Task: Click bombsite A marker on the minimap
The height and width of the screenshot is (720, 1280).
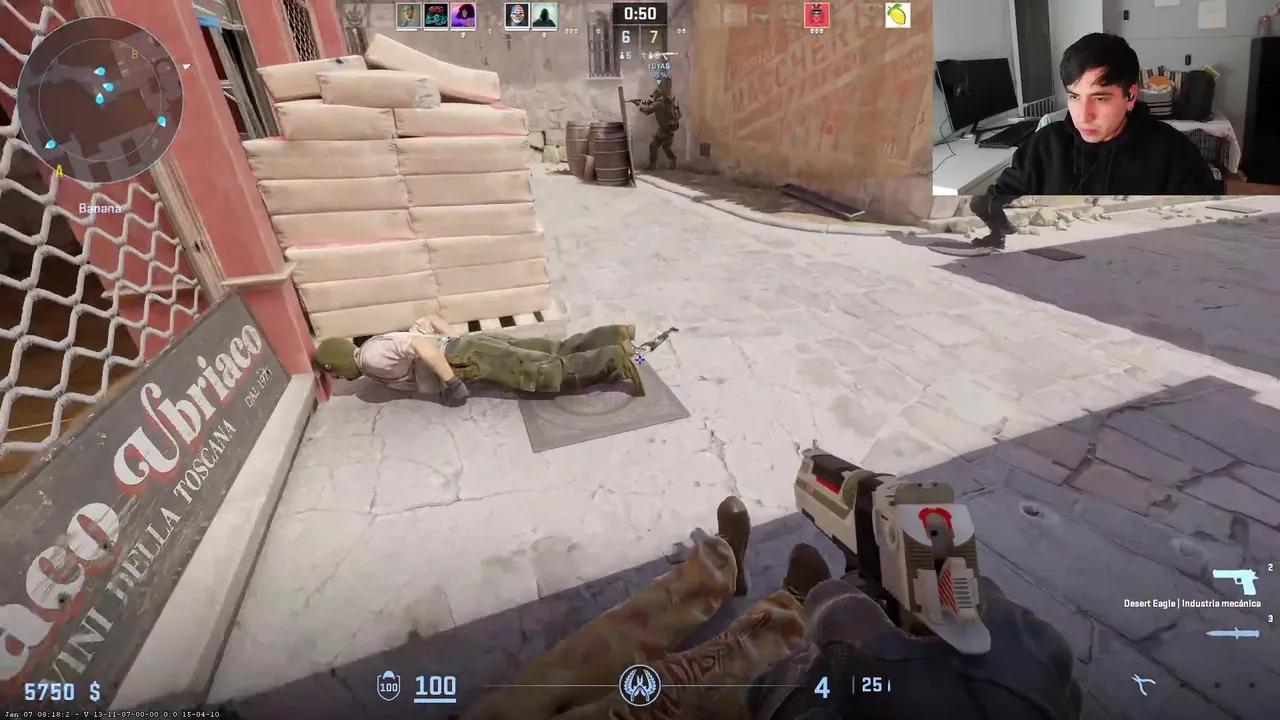Action: click(60, 172)
